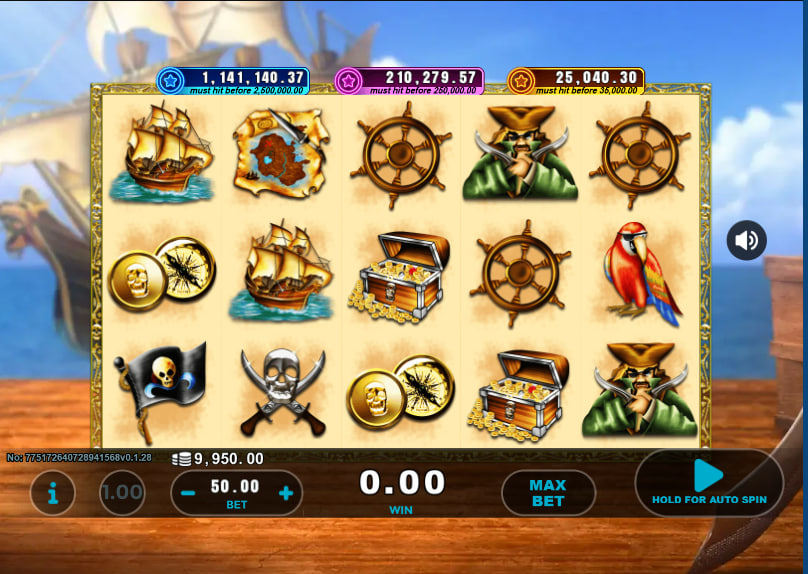Open the game info panel
The height and width of the screenshot is (574, 810).
52,493
